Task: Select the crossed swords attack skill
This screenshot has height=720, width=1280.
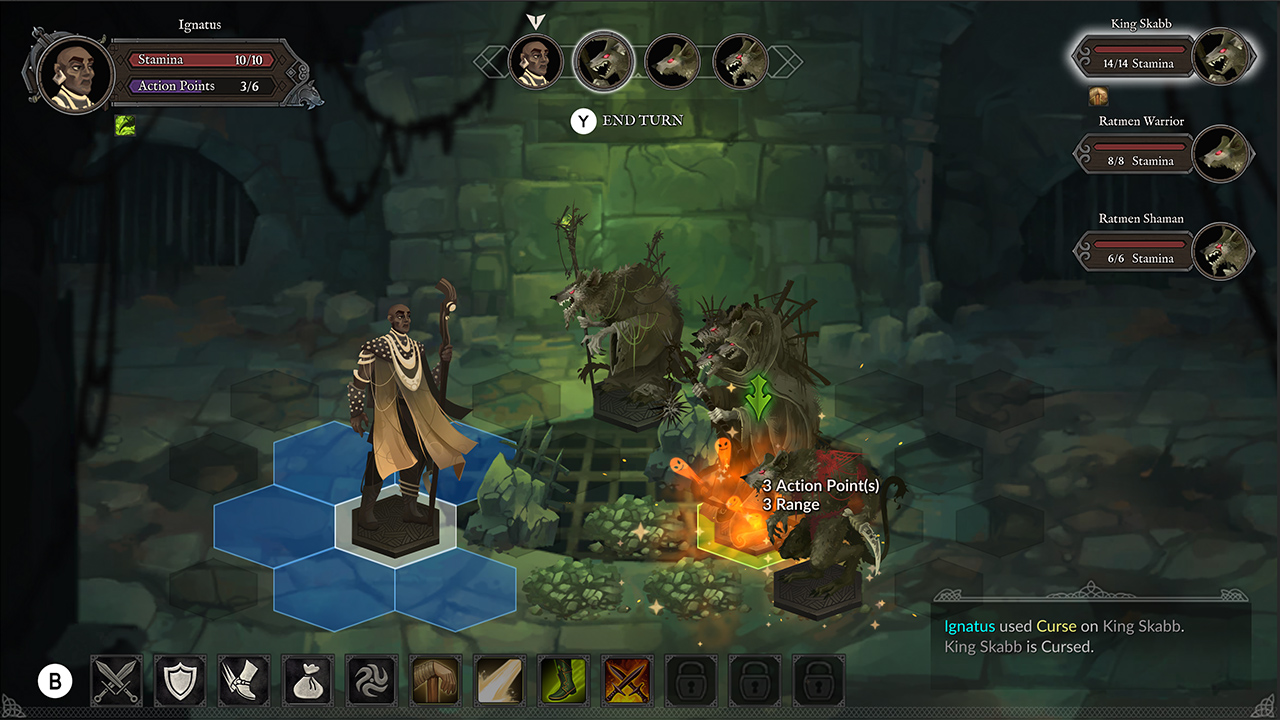Action: [116, 679]
